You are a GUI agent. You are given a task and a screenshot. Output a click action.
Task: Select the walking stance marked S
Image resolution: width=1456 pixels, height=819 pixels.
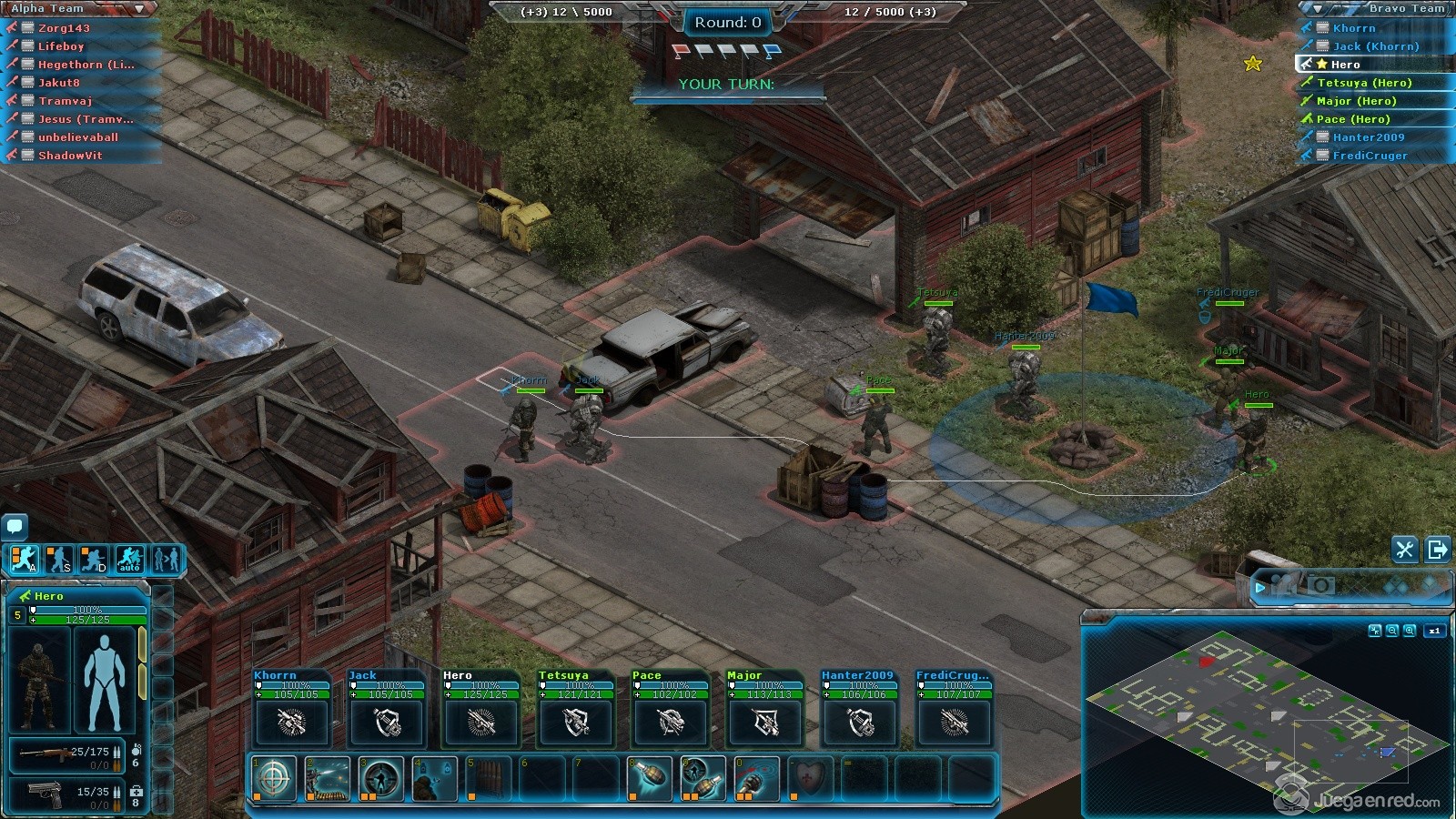tap(59, 559)
